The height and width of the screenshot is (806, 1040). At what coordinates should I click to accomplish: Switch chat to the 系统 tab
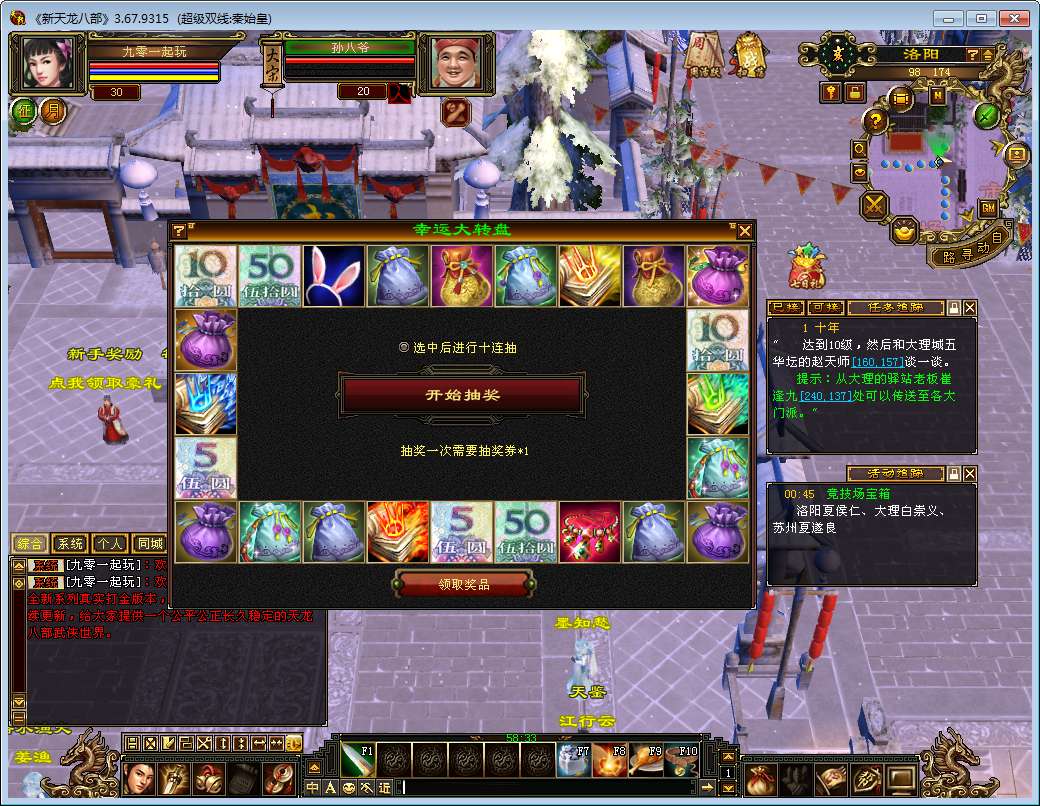pyautogui.click(x=70, y=543)
